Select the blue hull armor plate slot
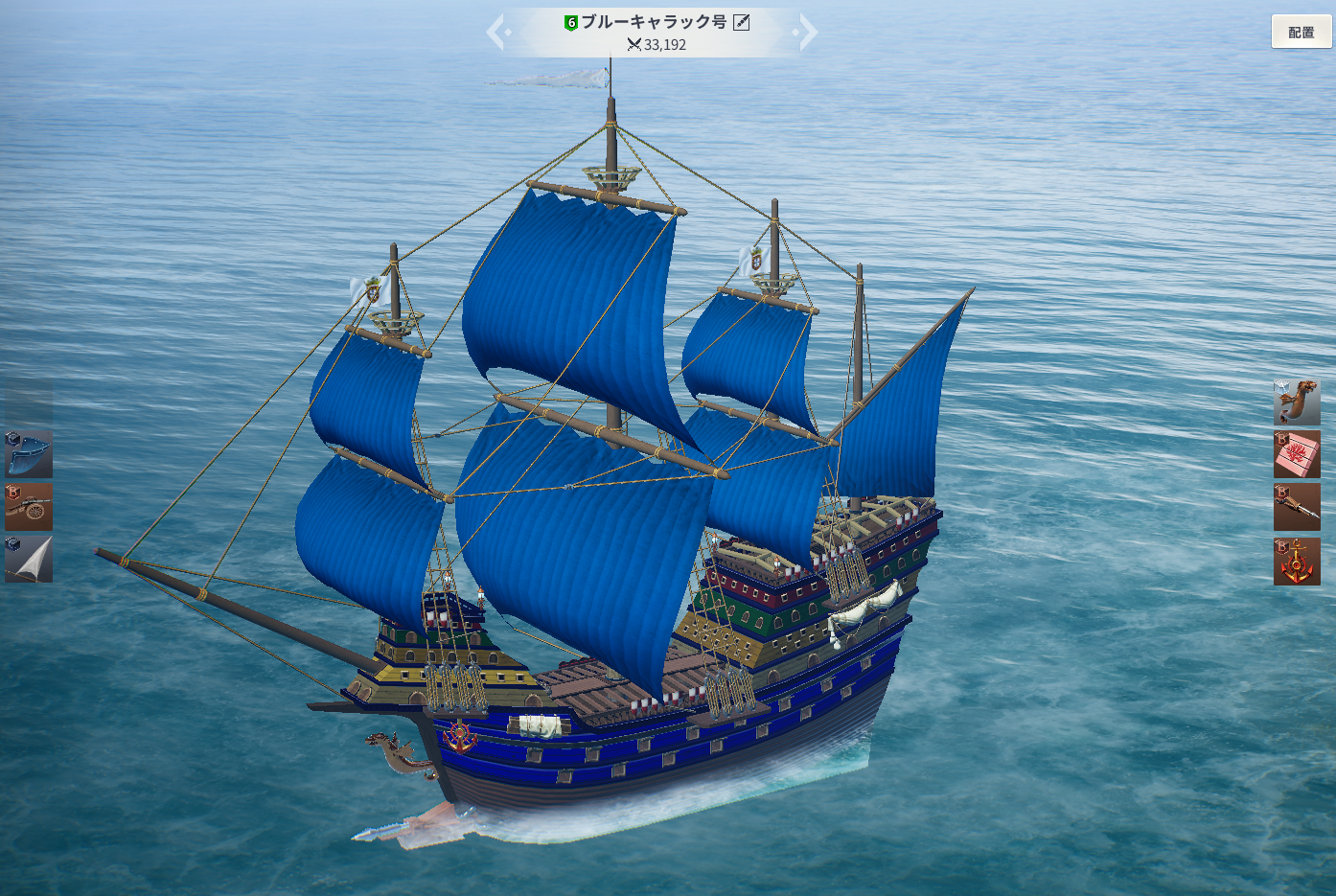The height and width of the screenshot is (896, 1336). [x=29, y=454]
